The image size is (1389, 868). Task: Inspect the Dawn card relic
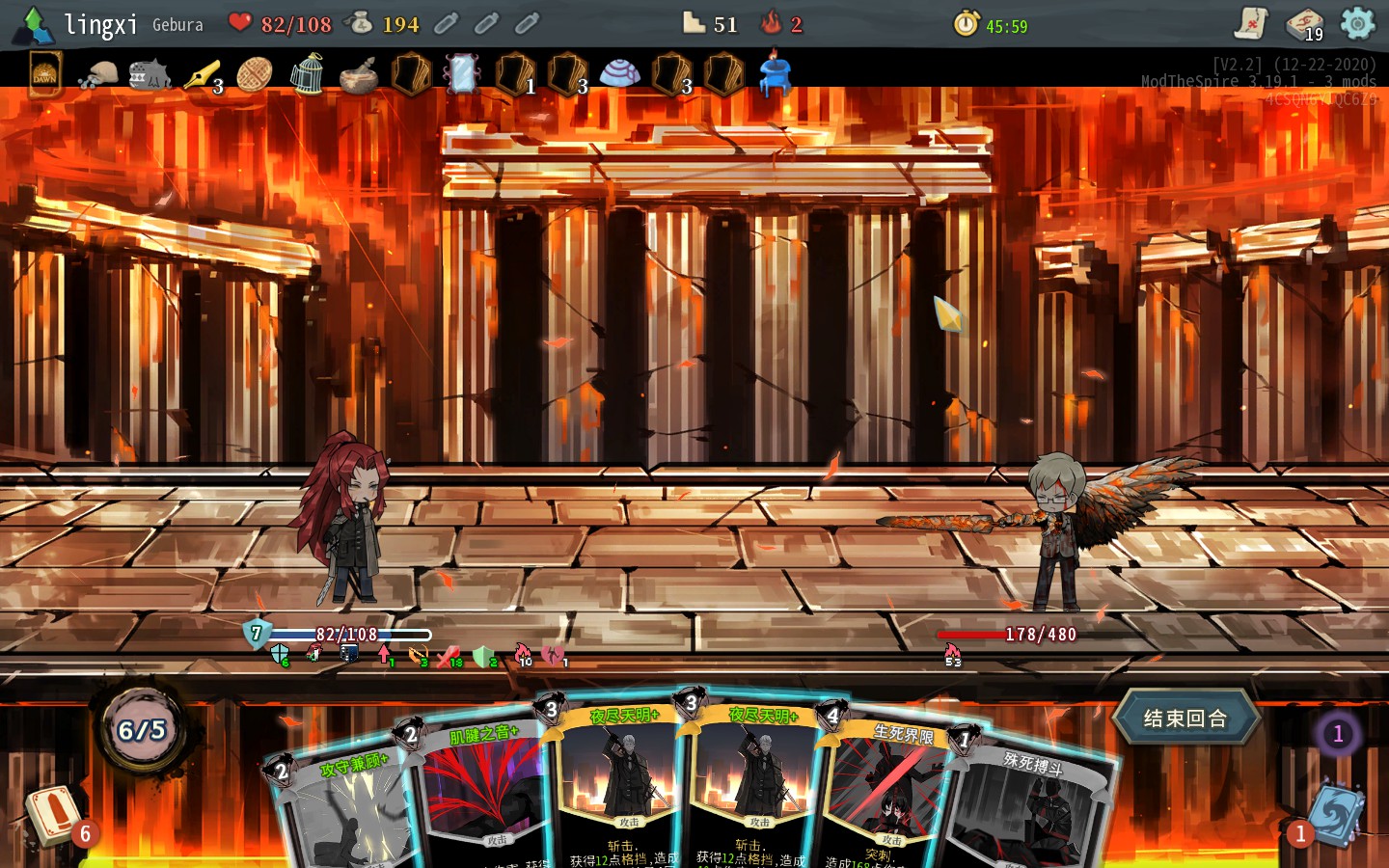click(45, 74)
